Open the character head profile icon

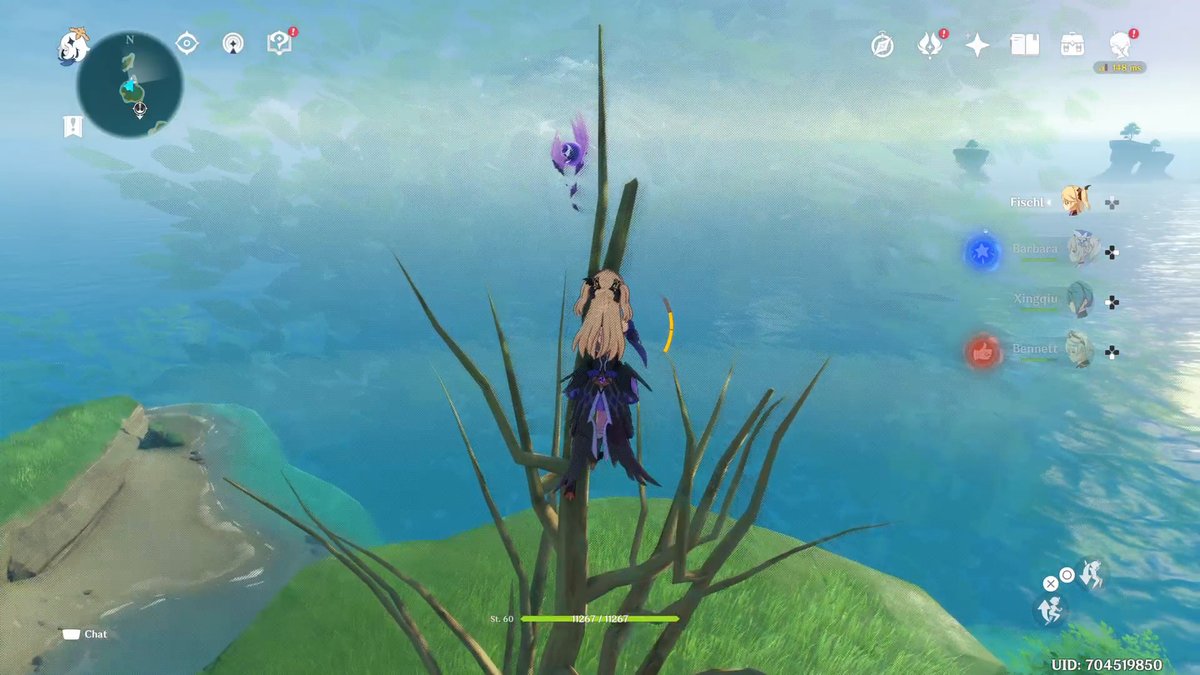(1120, 44)
